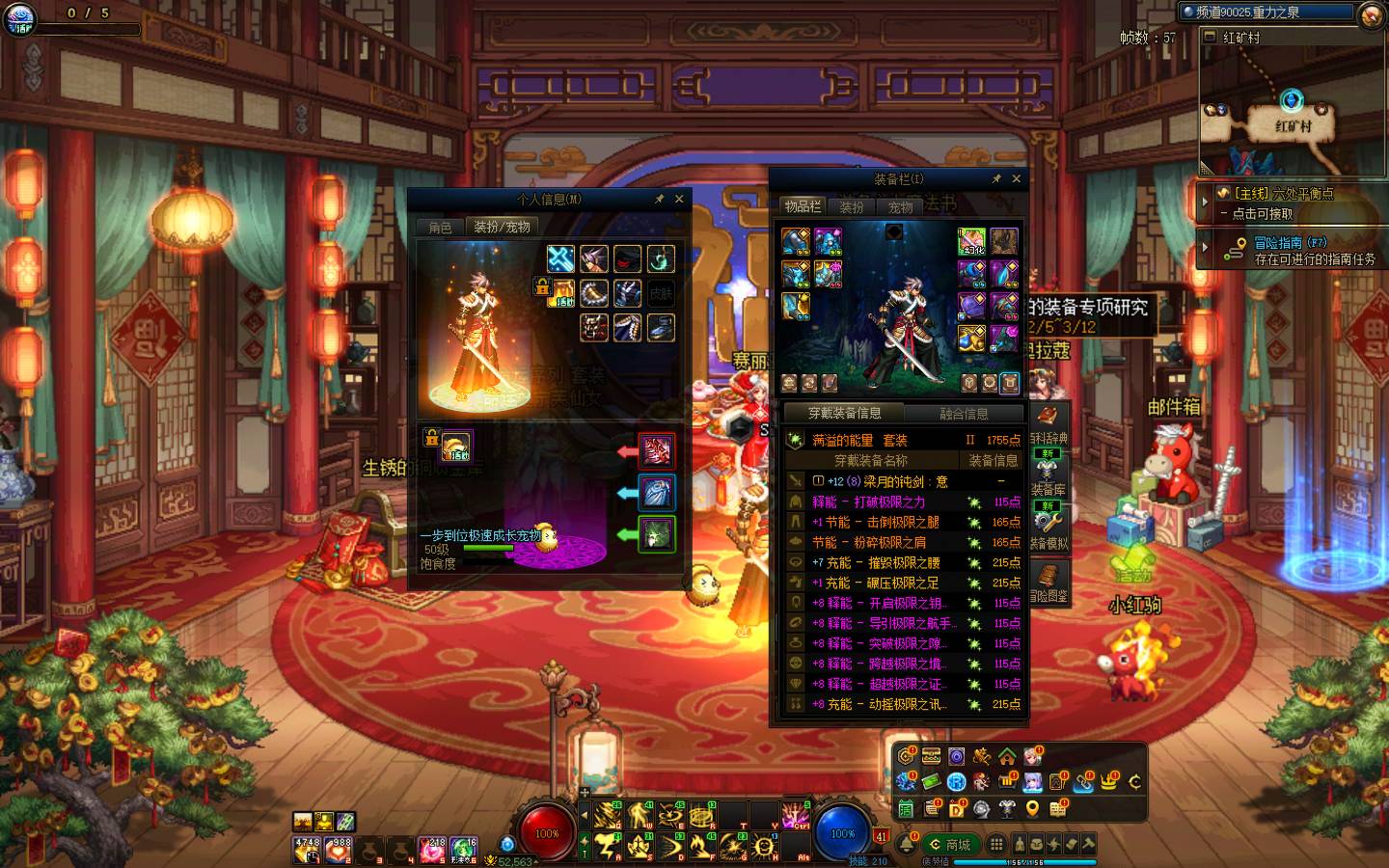Close the 个人信息 character info window
This screenshot has height=868, width=1389.
point(679,199)
